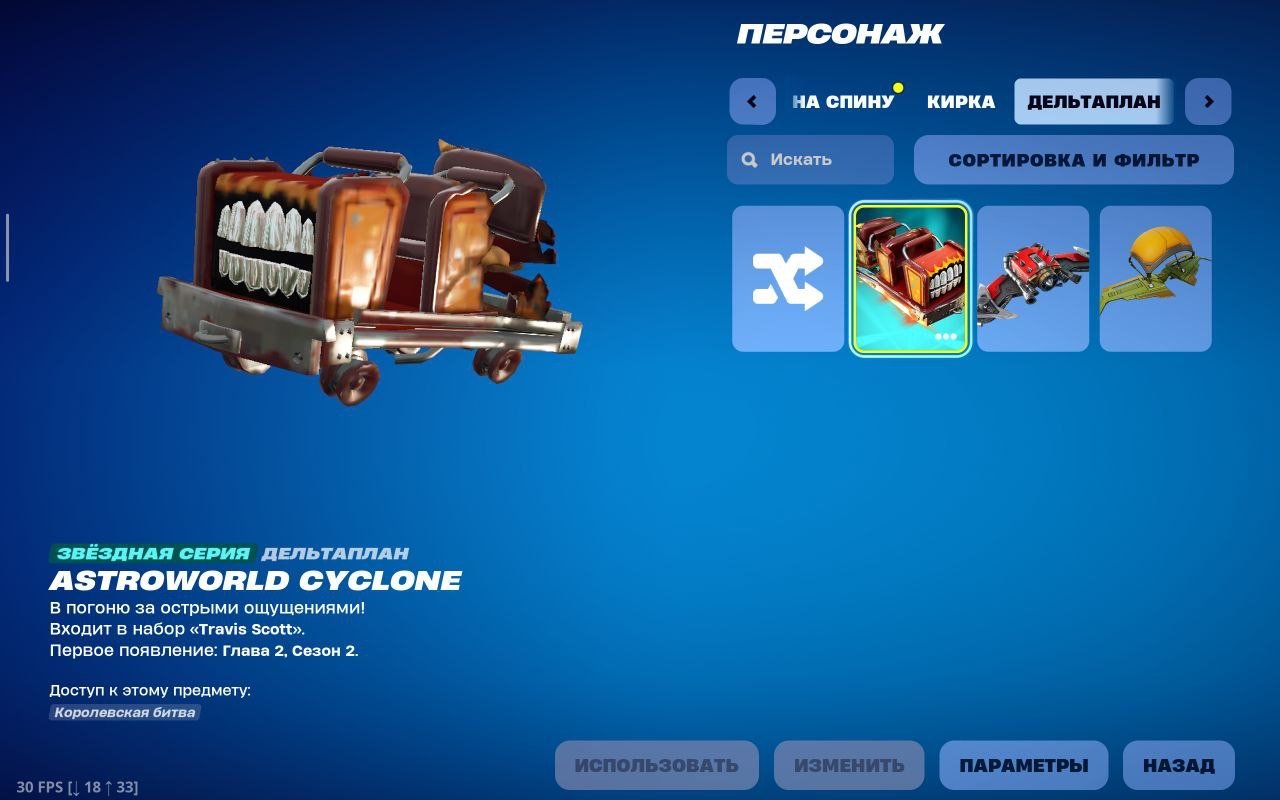The width and height of the screenshot is (1280, 800).
Task: Click the left category arrow
Action: 751,101
